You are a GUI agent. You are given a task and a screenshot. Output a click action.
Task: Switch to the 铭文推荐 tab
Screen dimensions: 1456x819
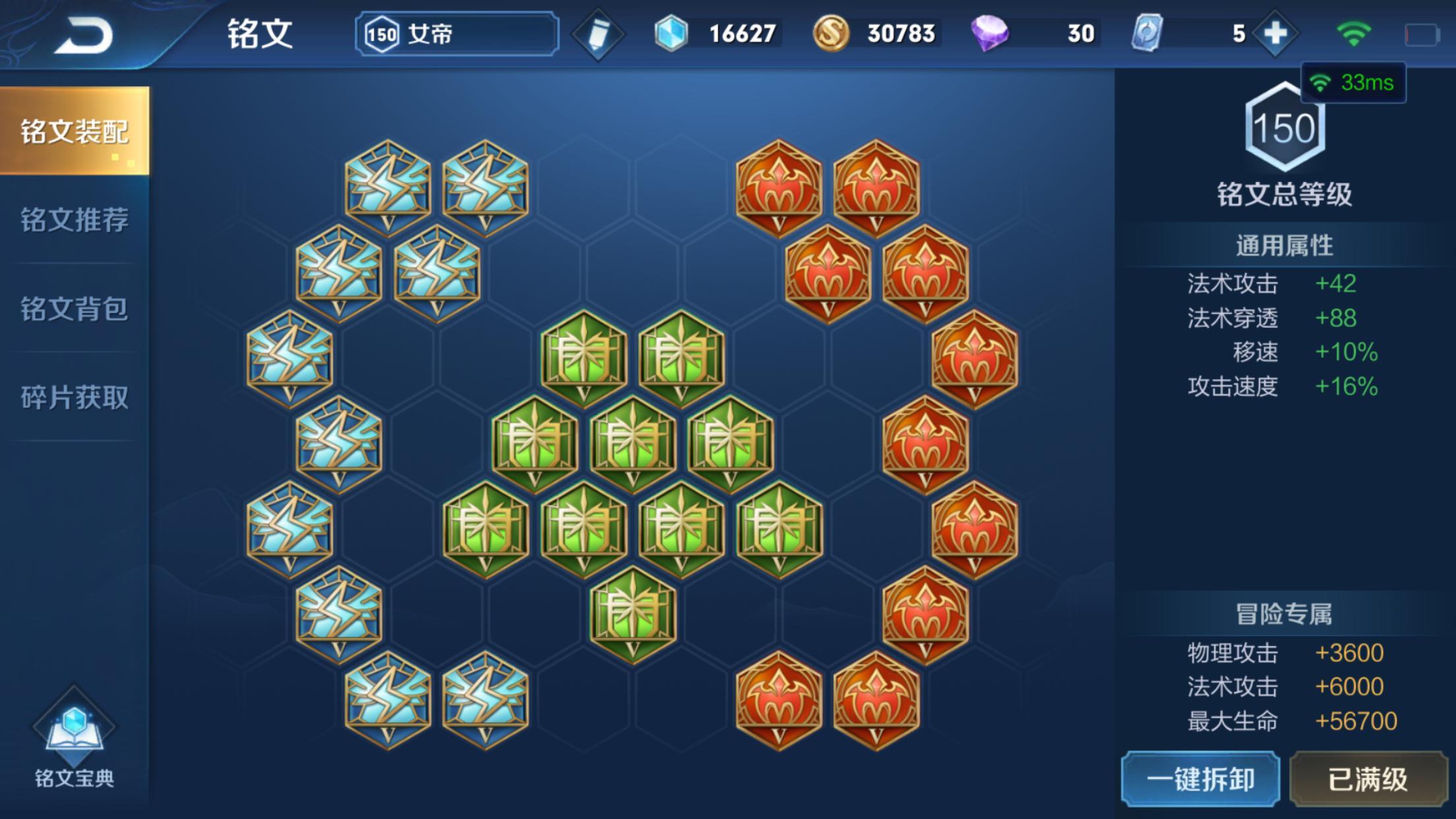(73, 222)
